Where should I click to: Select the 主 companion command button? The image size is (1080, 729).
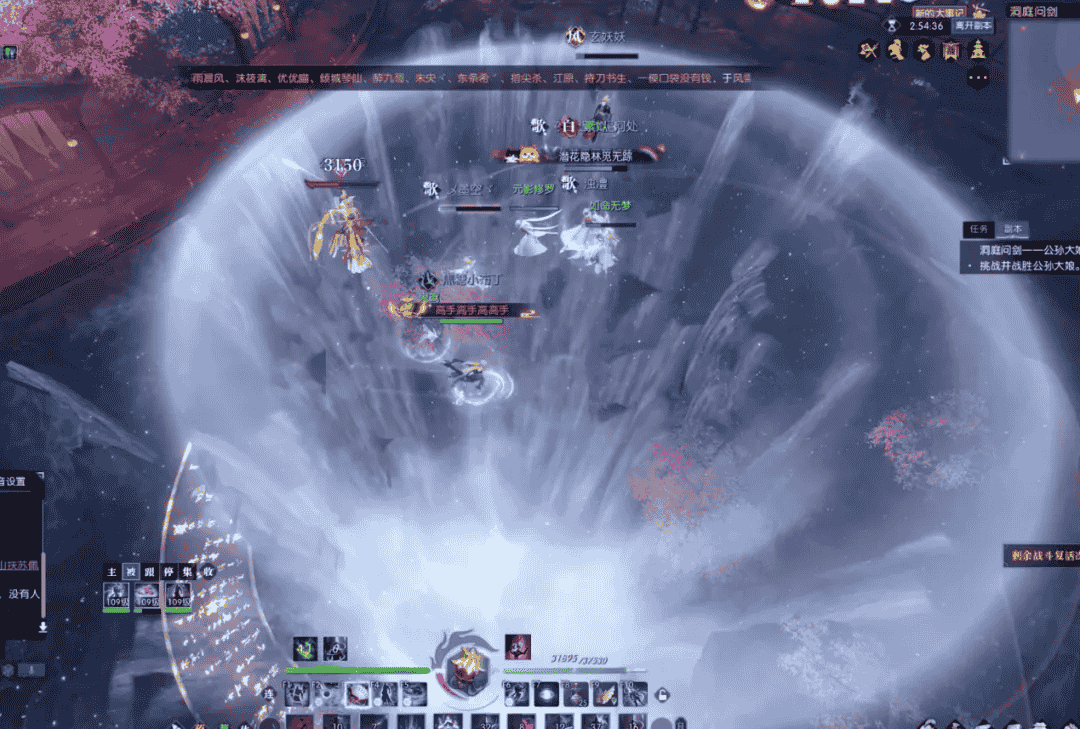tap(113, 571)
